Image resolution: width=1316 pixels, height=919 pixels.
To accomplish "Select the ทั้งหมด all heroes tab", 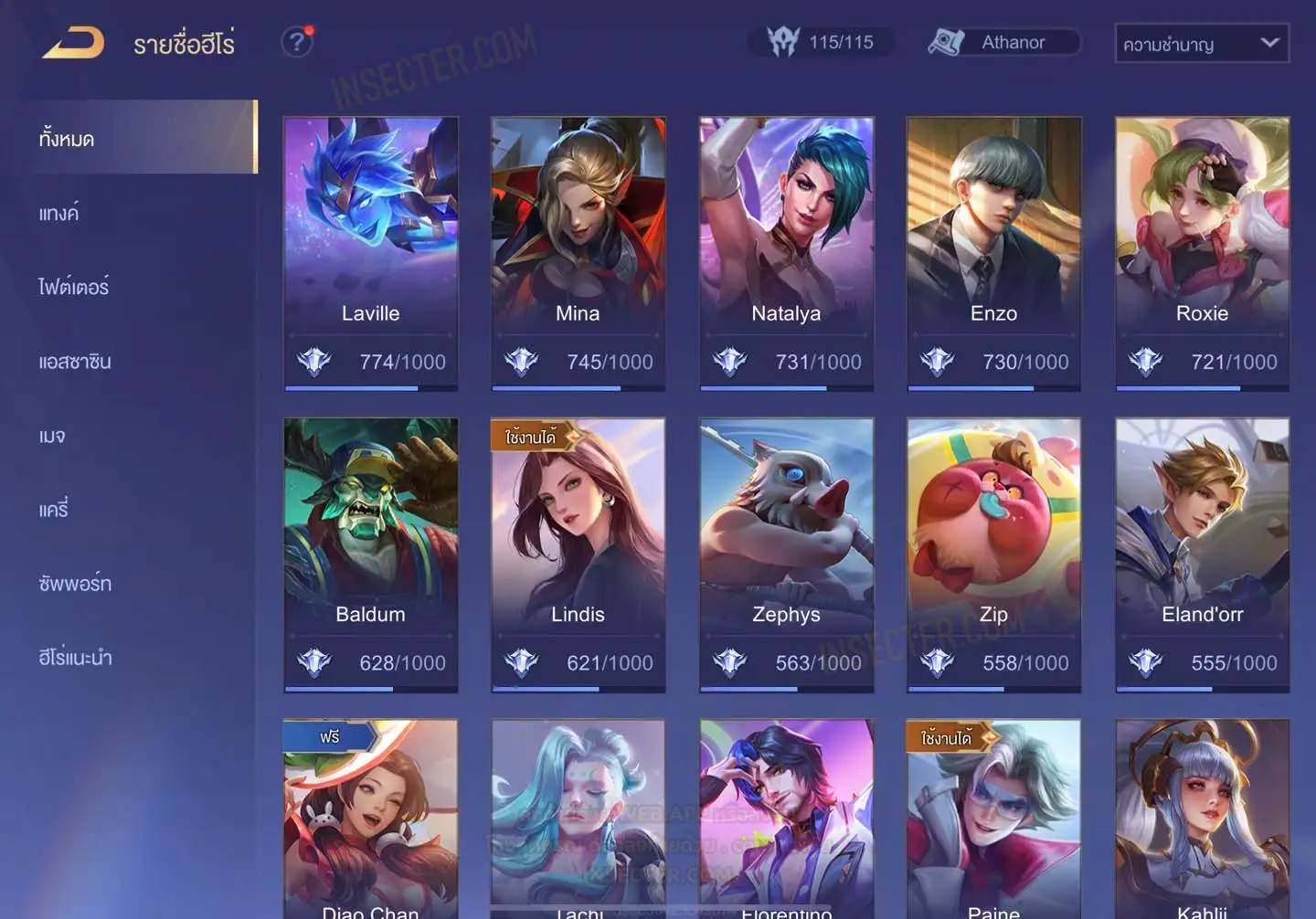I will tap(137, 138).
